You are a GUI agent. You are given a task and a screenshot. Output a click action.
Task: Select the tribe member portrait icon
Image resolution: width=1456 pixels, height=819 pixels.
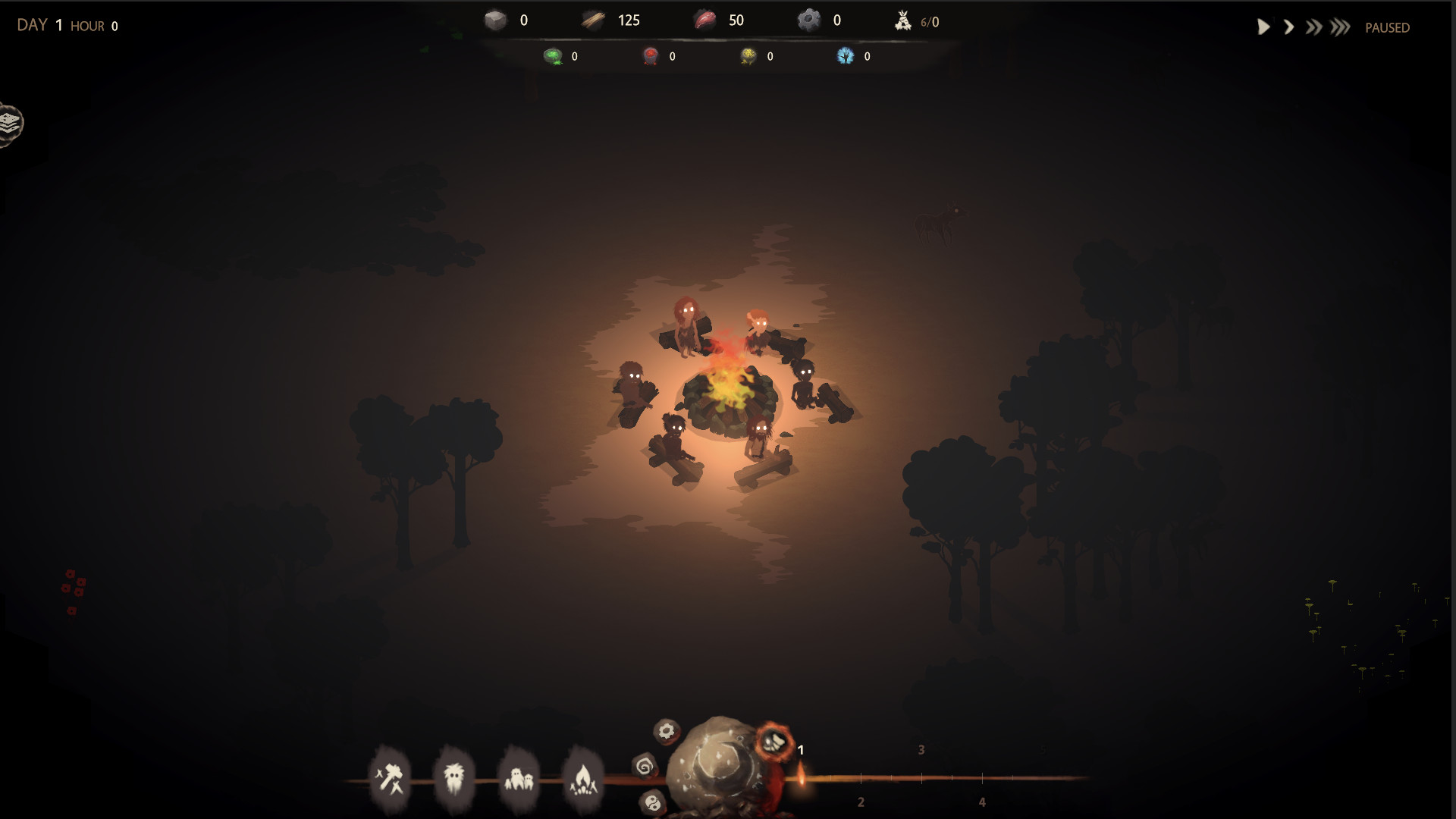tap(453, 777)
